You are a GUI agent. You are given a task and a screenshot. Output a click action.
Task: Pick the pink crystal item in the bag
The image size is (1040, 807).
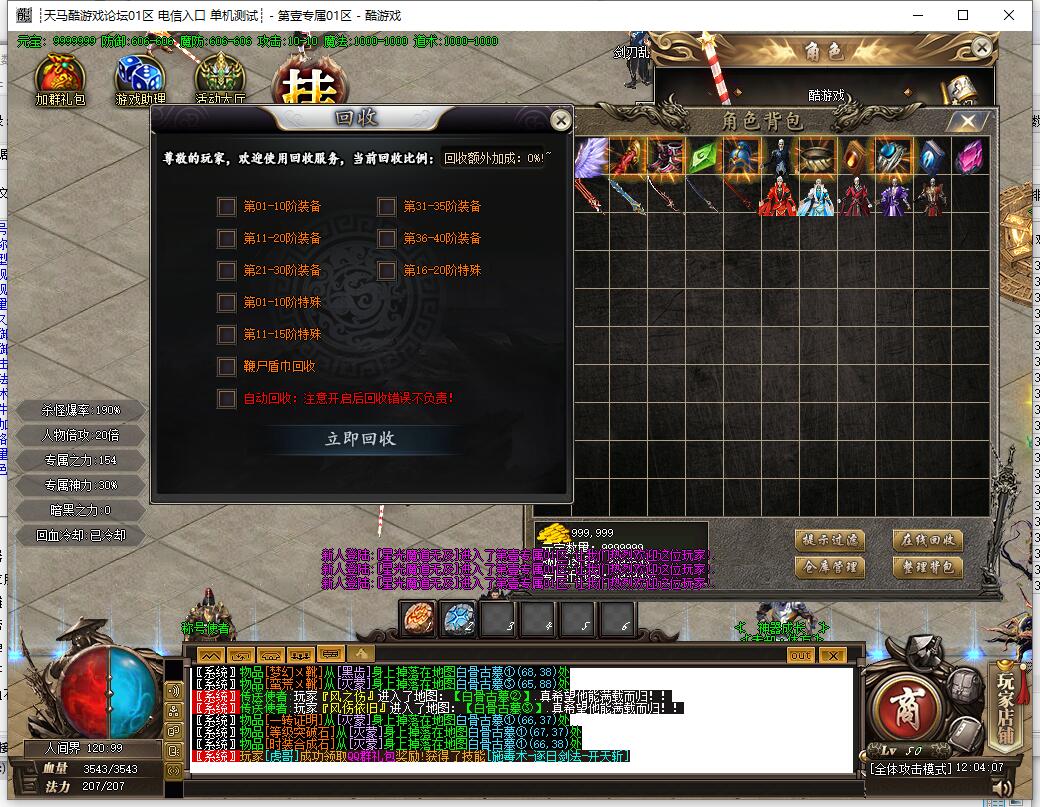(x=968, y=158)
